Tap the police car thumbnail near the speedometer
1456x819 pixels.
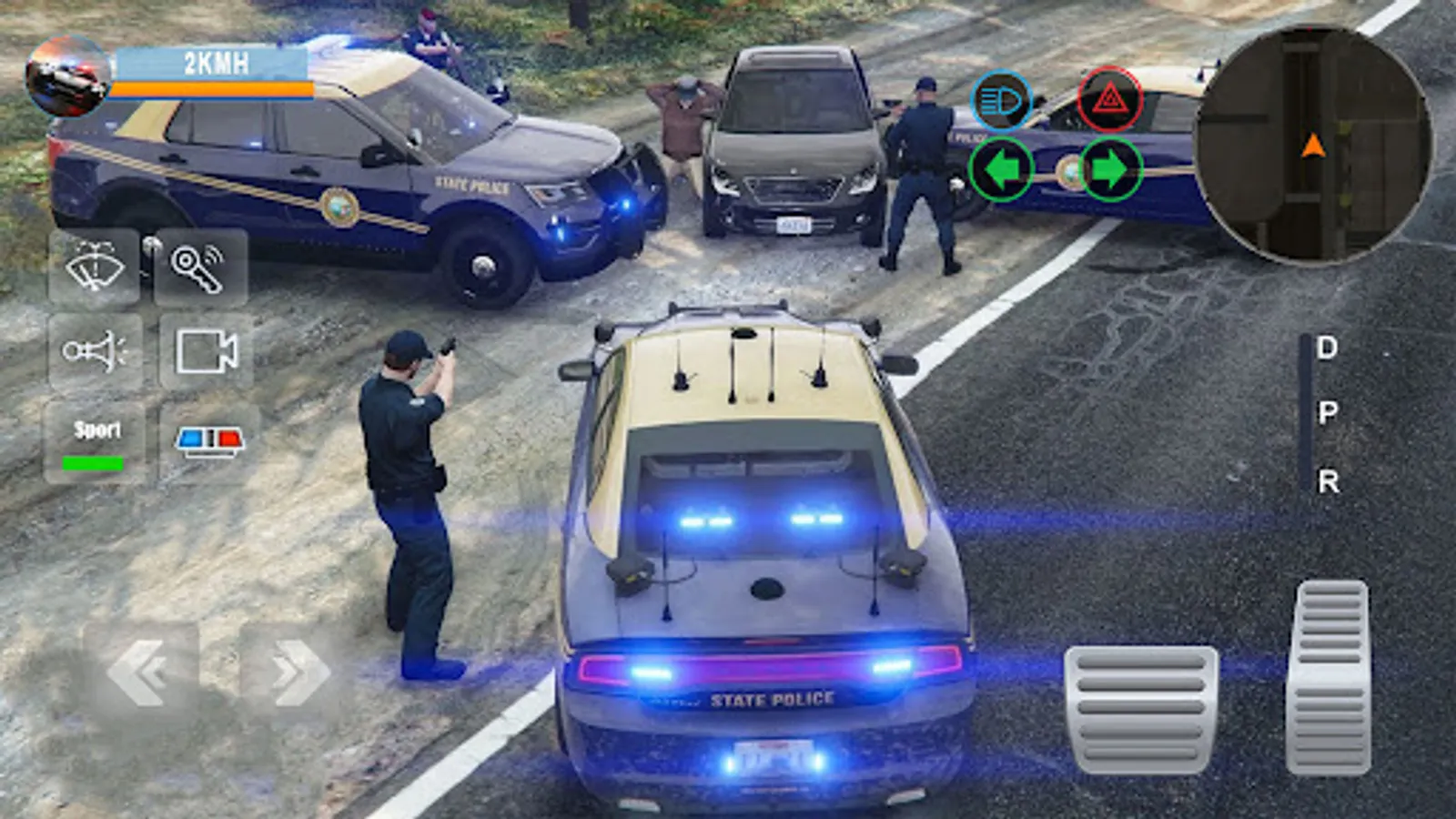[68, 73]
